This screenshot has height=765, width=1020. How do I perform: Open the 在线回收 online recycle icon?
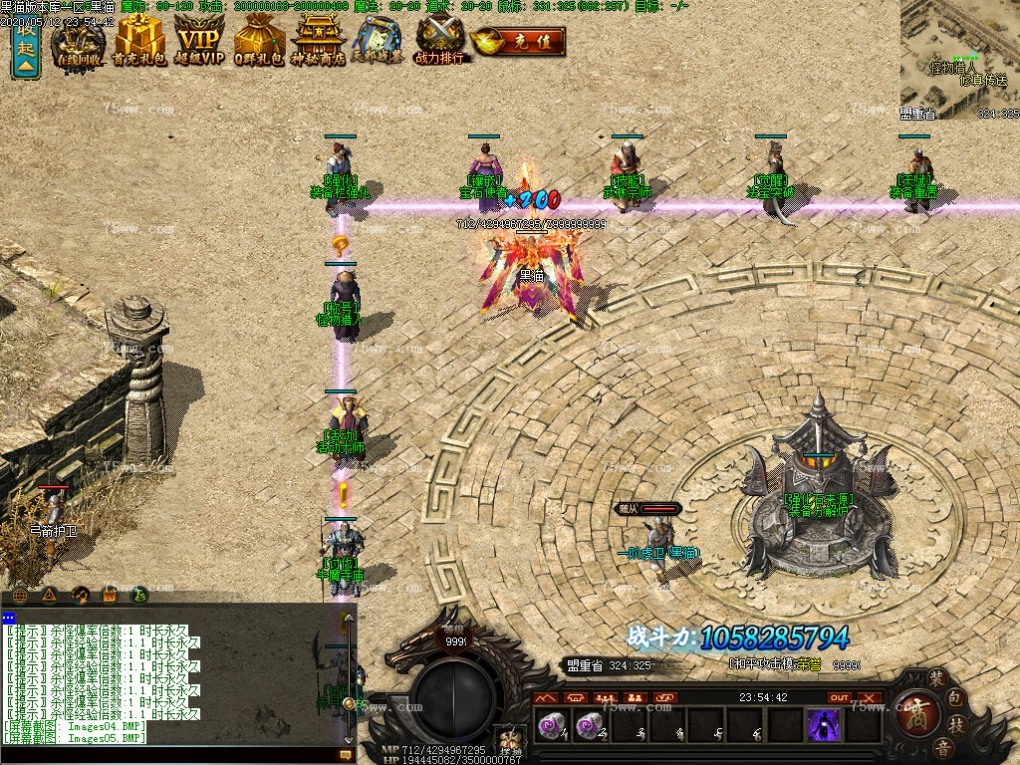pyautogui.click(x=79, y=42)
